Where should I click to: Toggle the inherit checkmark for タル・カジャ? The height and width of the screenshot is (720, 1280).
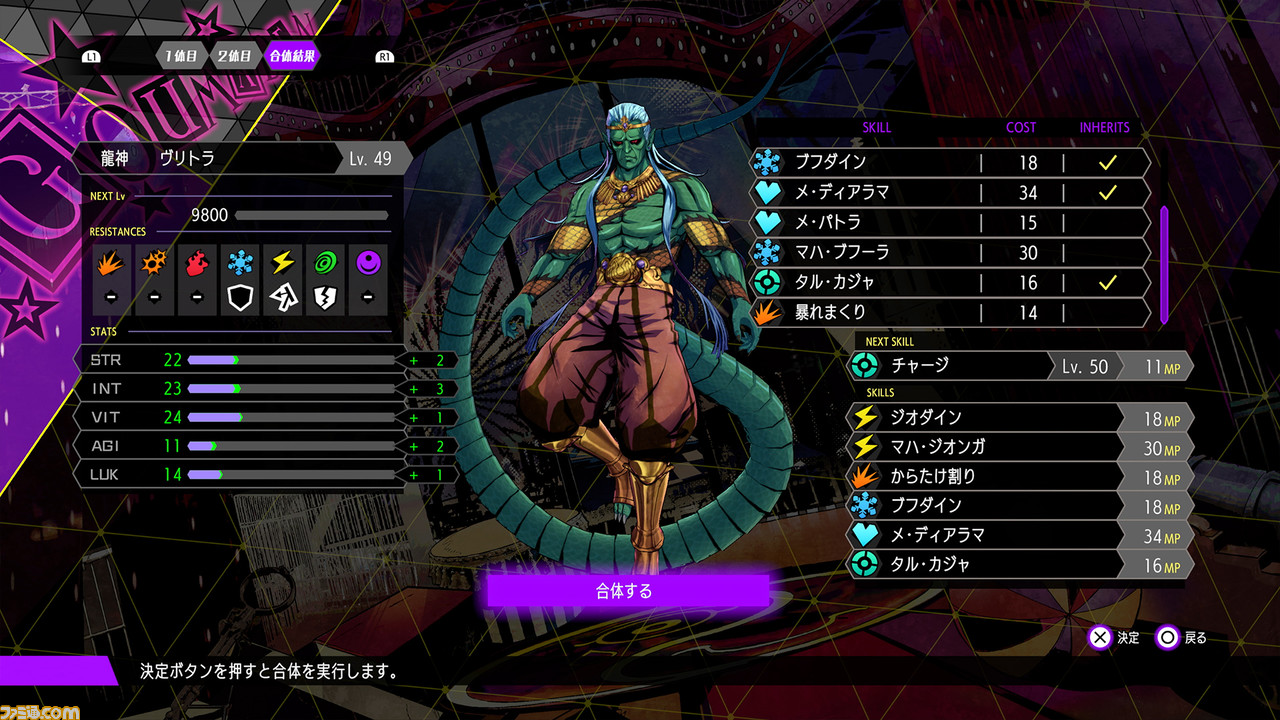1106,282
